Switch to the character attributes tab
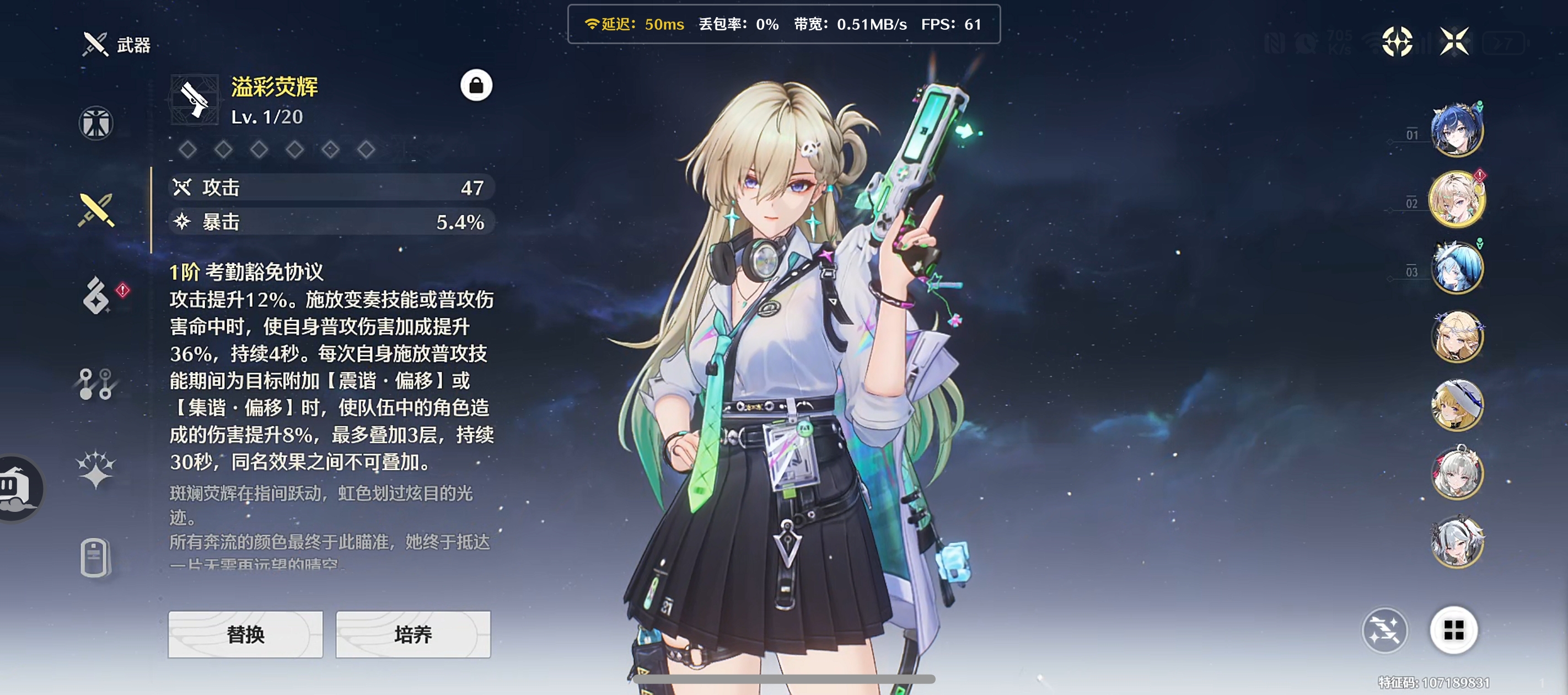Viewport: 1568px width, 695px height. [95, 123]
